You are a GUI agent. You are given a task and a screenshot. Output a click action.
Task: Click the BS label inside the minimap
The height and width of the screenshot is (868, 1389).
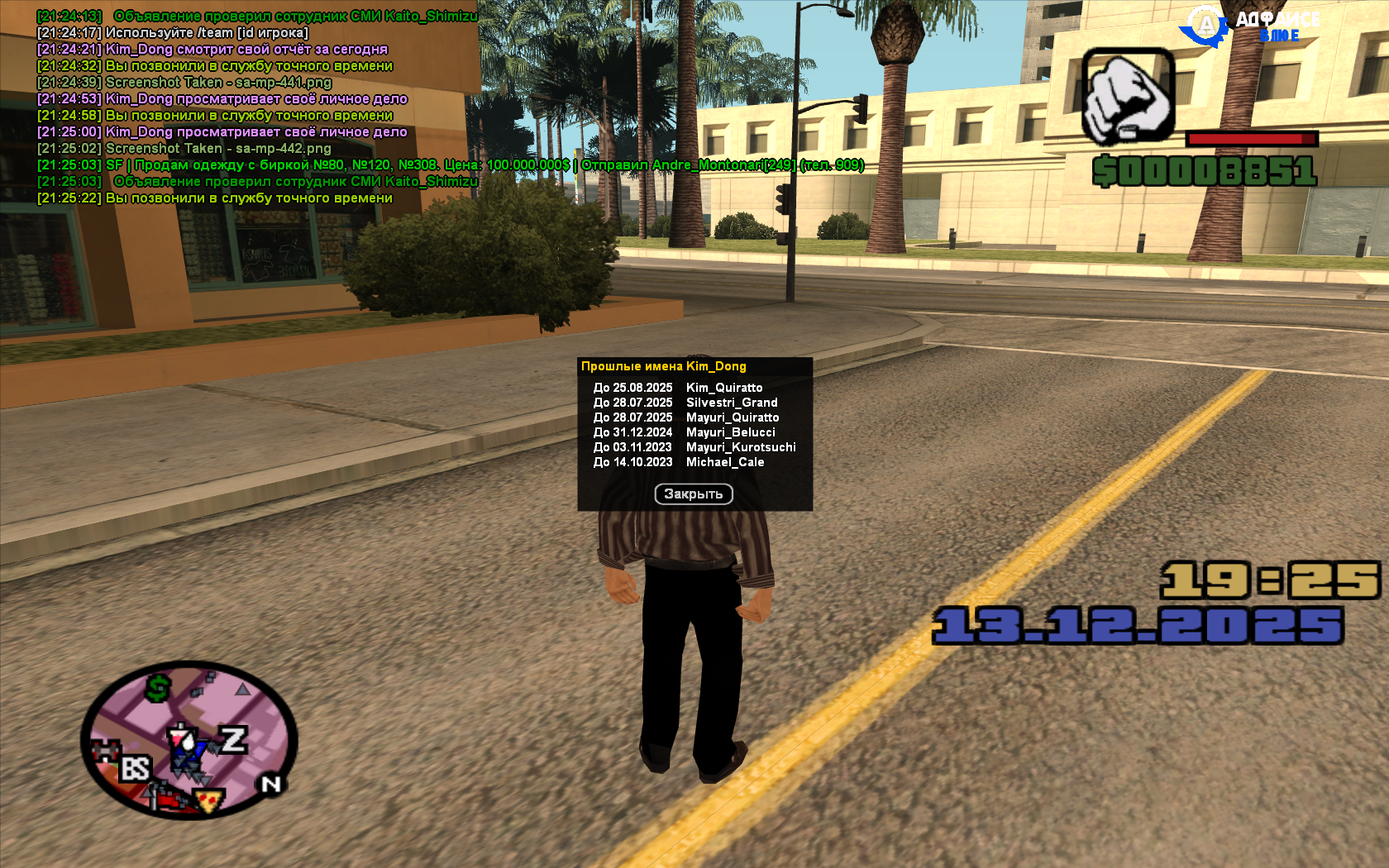(x=136, y=767)
